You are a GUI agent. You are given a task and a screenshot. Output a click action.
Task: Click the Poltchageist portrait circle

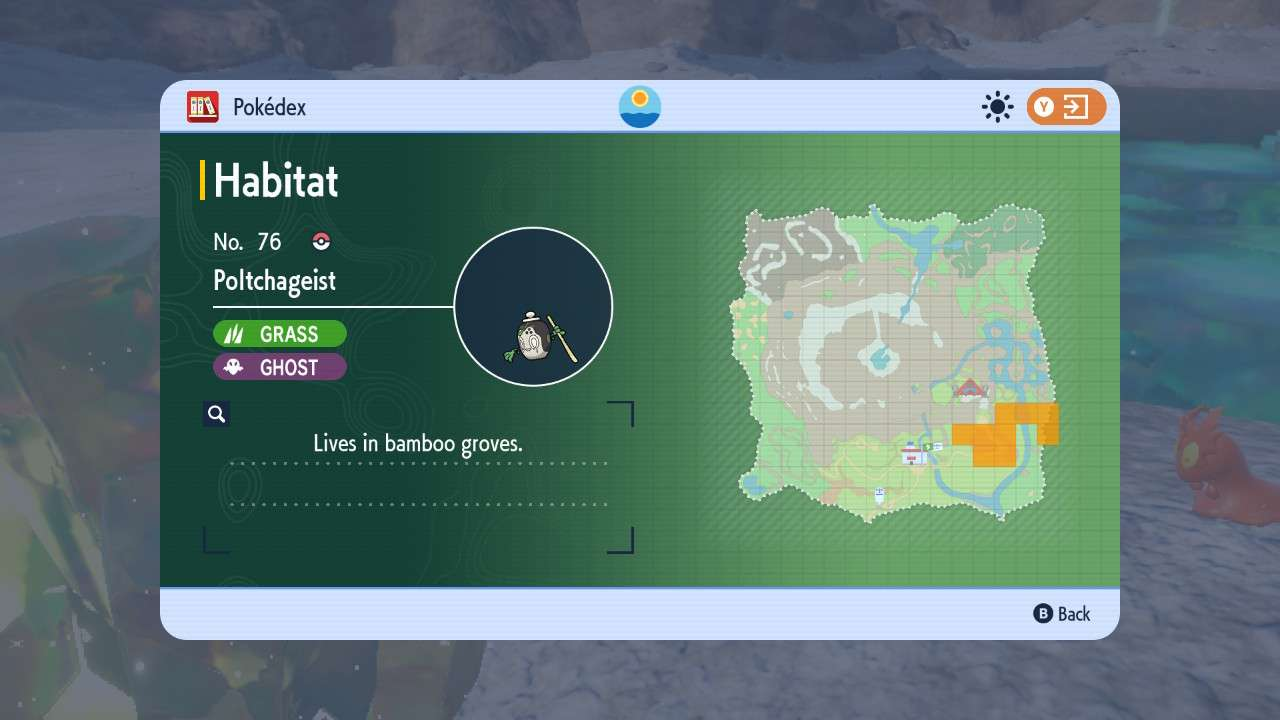pyautogui.click(x=533, y=305)
